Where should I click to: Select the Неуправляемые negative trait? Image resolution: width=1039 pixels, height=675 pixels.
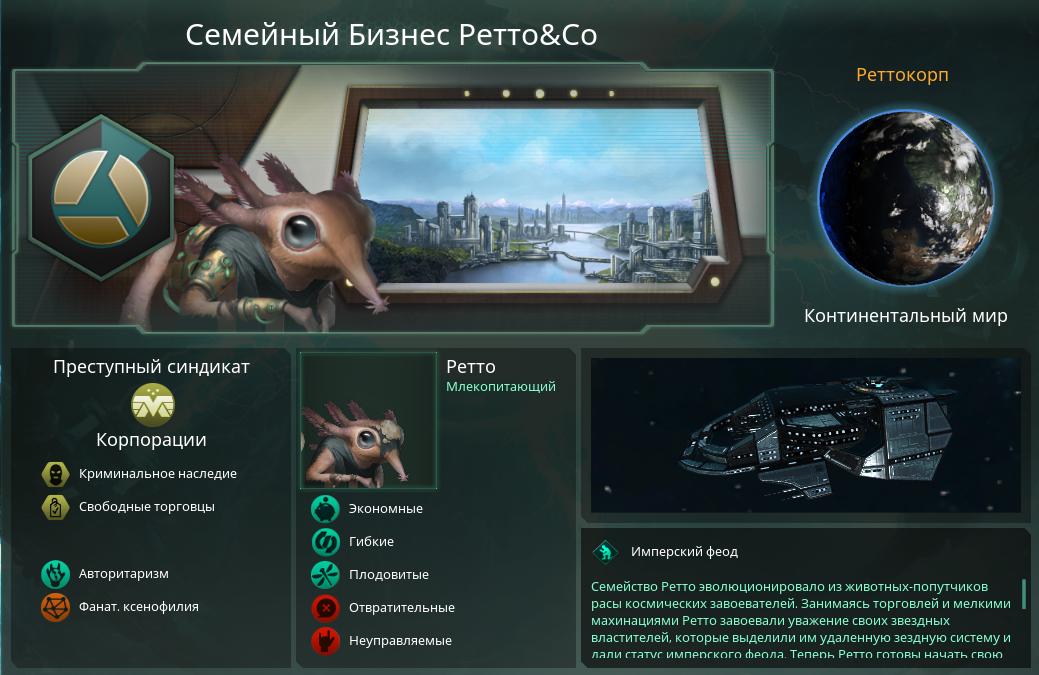click(326, 641)
